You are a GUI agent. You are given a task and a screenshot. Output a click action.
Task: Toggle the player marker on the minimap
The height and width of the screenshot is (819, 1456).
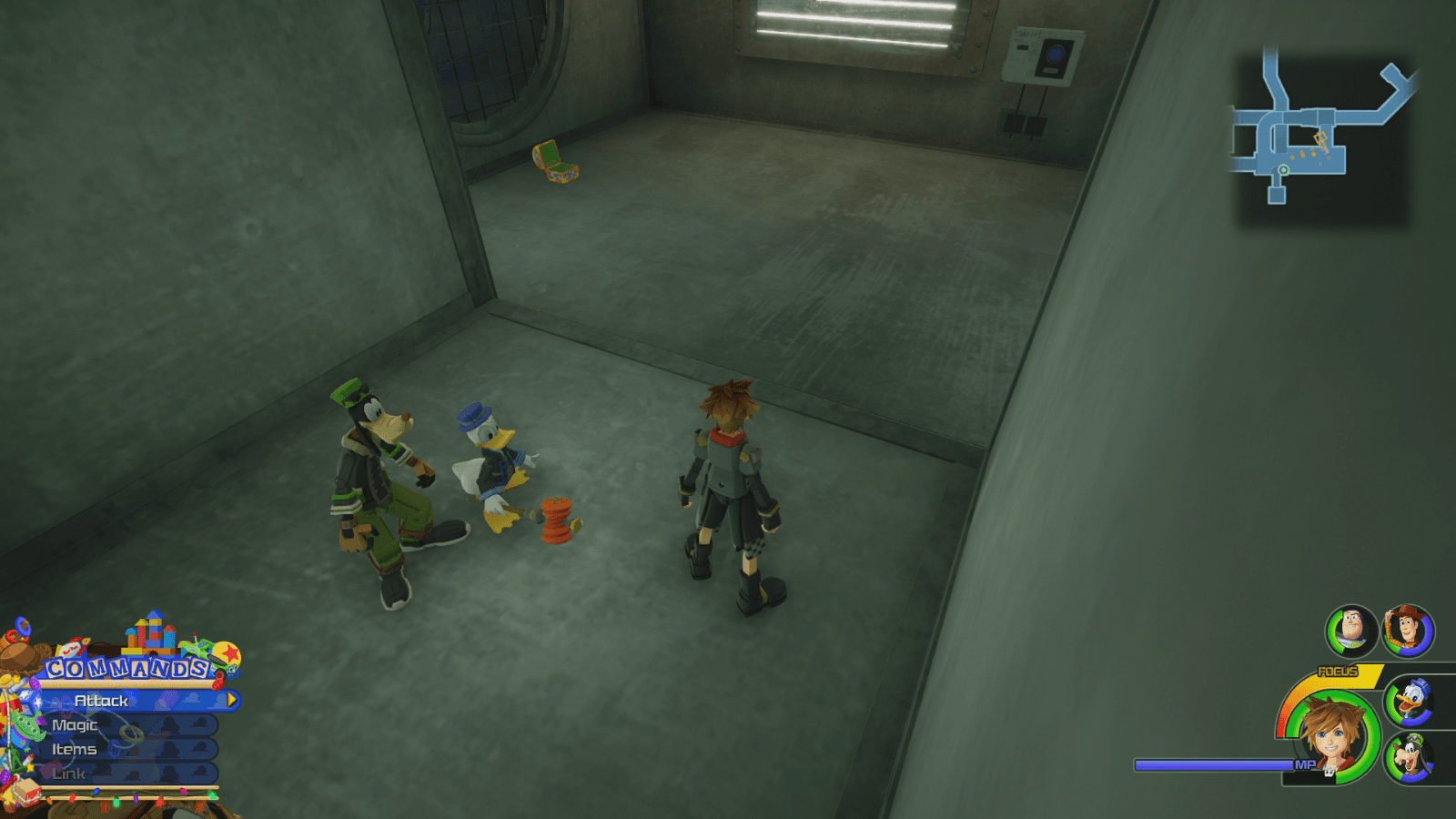pos(1284,169)
